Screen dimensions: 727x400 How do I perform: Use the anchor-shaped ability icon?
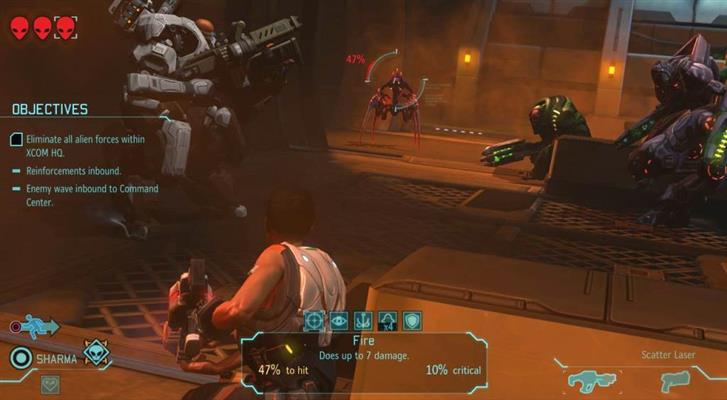(363, 320)
